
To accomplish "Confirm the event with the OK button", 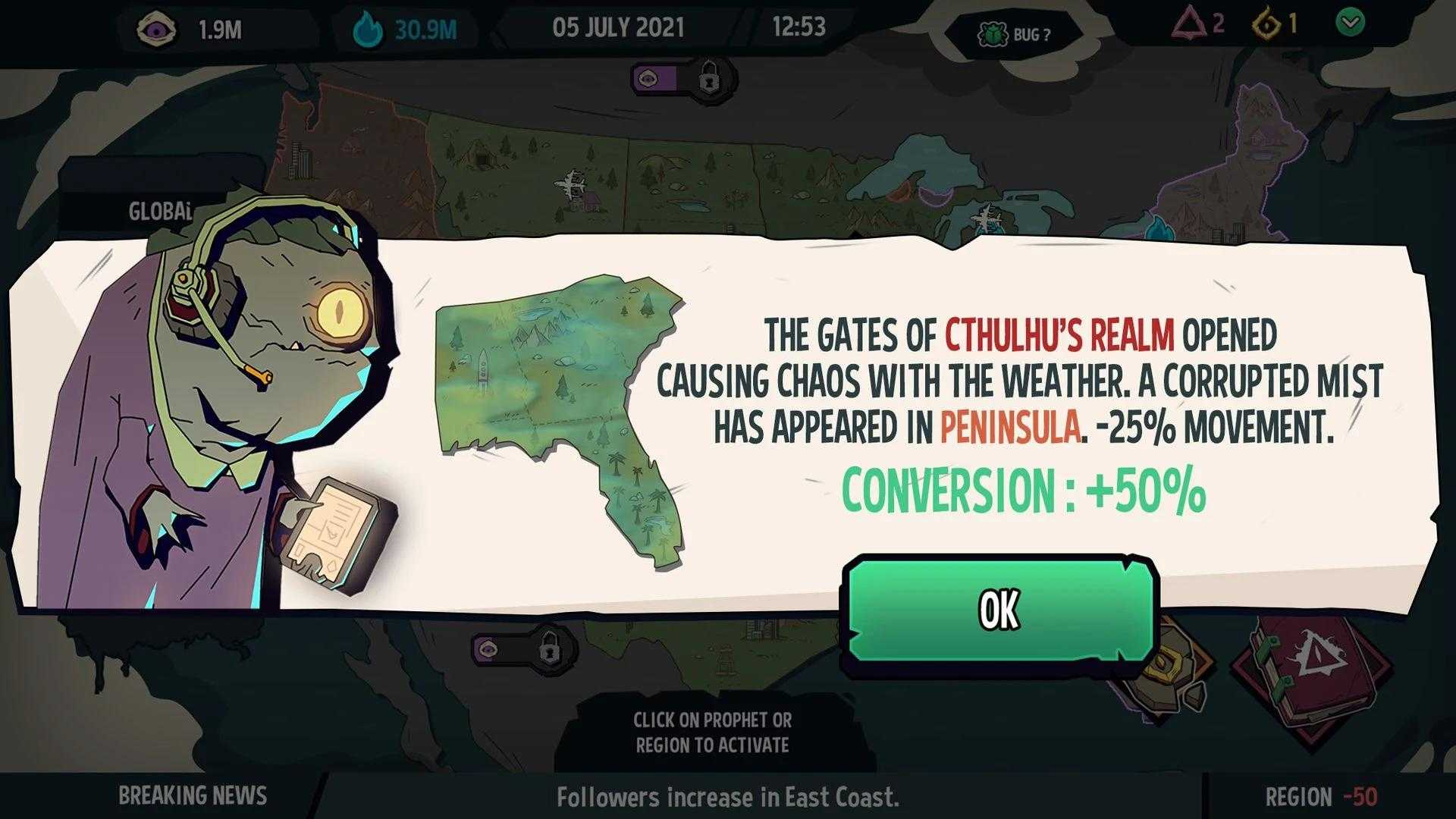I will tap(999, 610).
